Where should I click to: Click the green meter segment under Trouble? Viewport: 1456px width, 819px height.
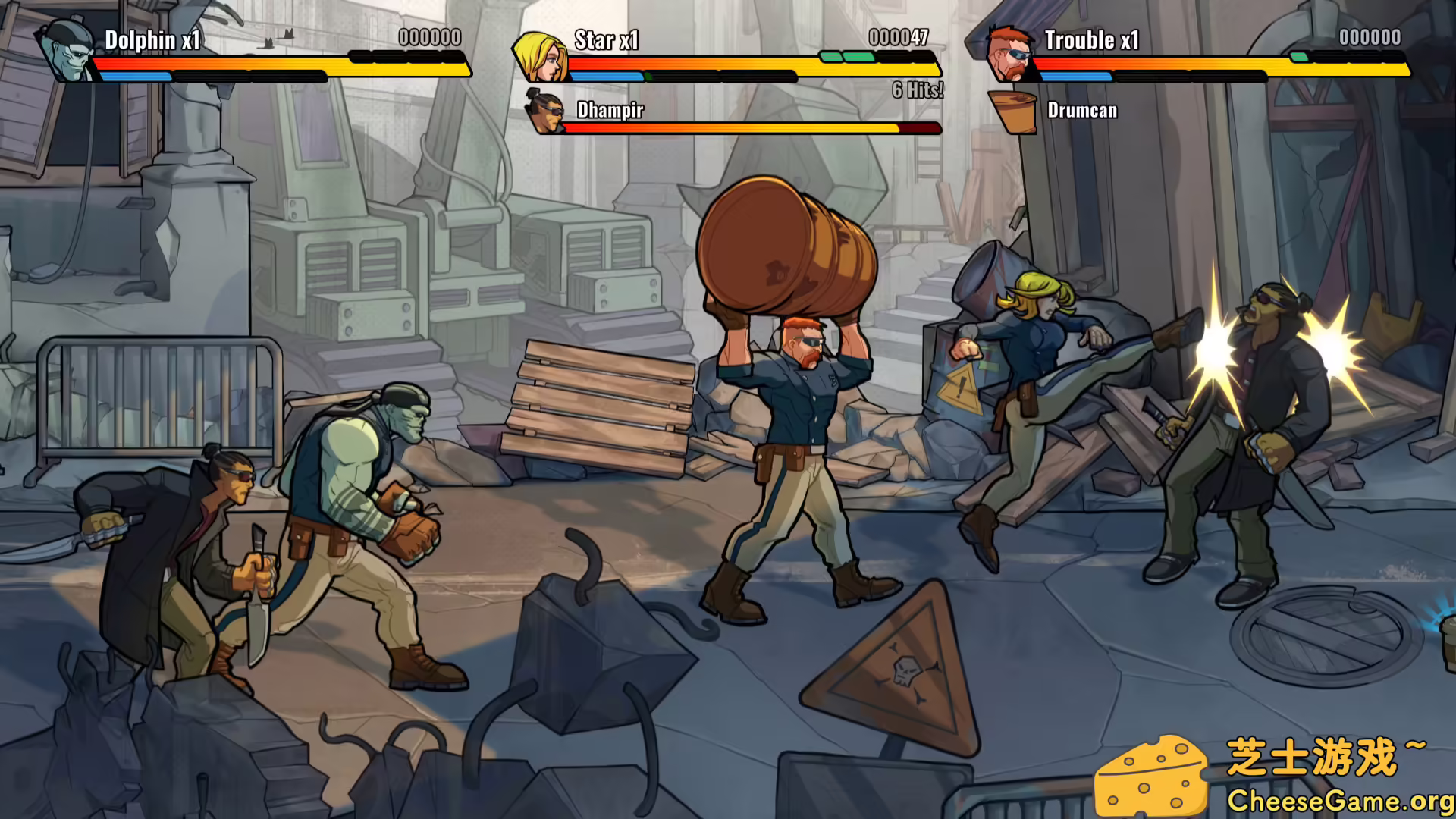(1300, 55)
